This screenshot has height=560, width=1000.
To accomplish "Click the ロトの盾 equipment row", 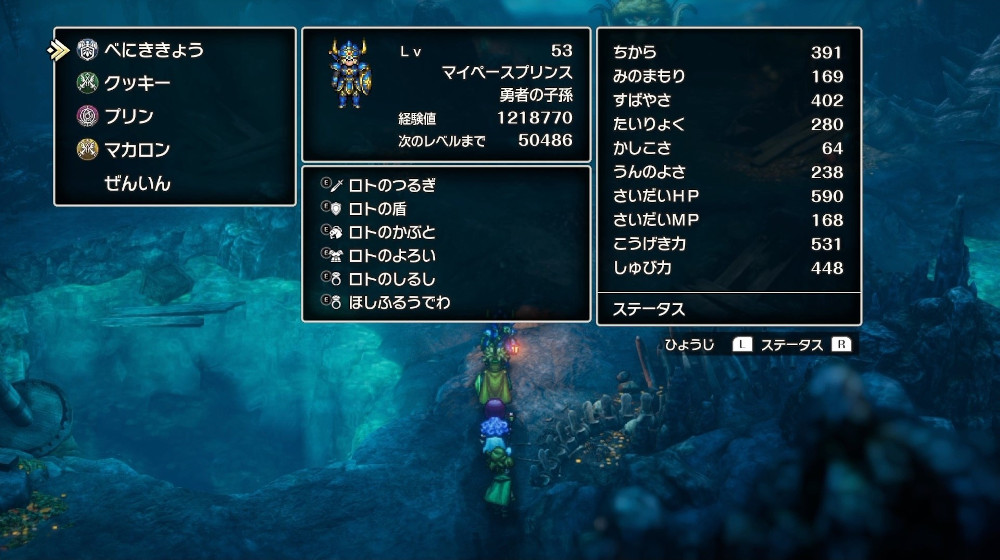I will tap(377, 208).
